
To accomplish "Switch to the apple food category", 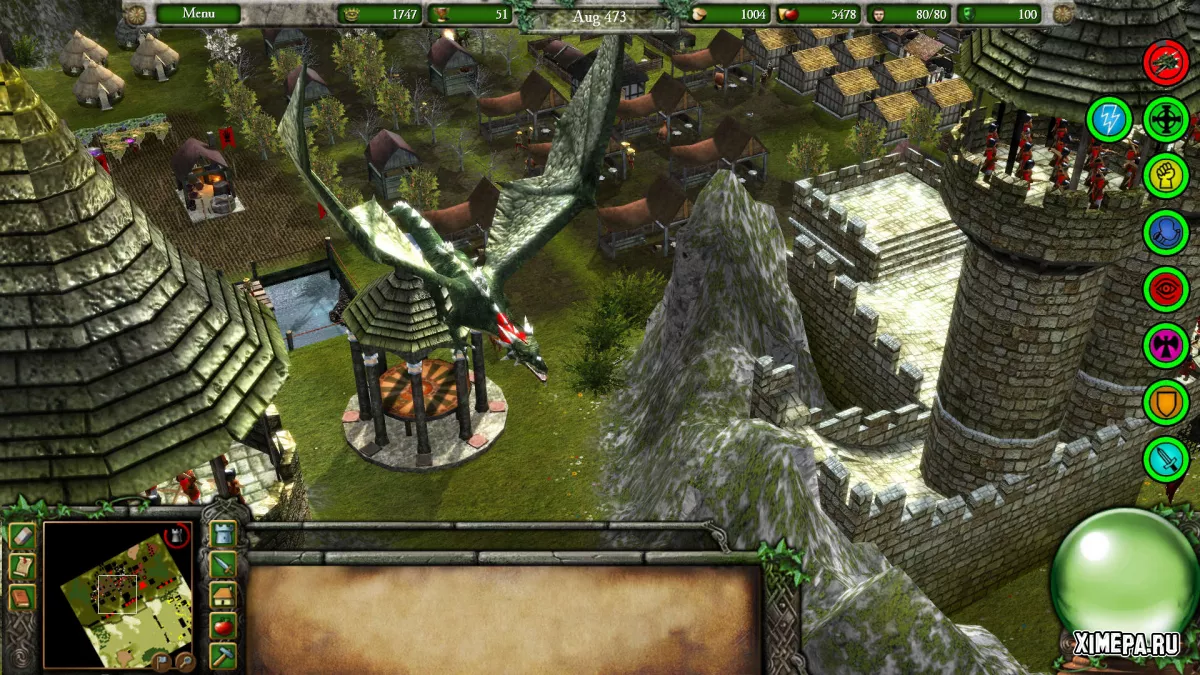I will pos(224,626).
